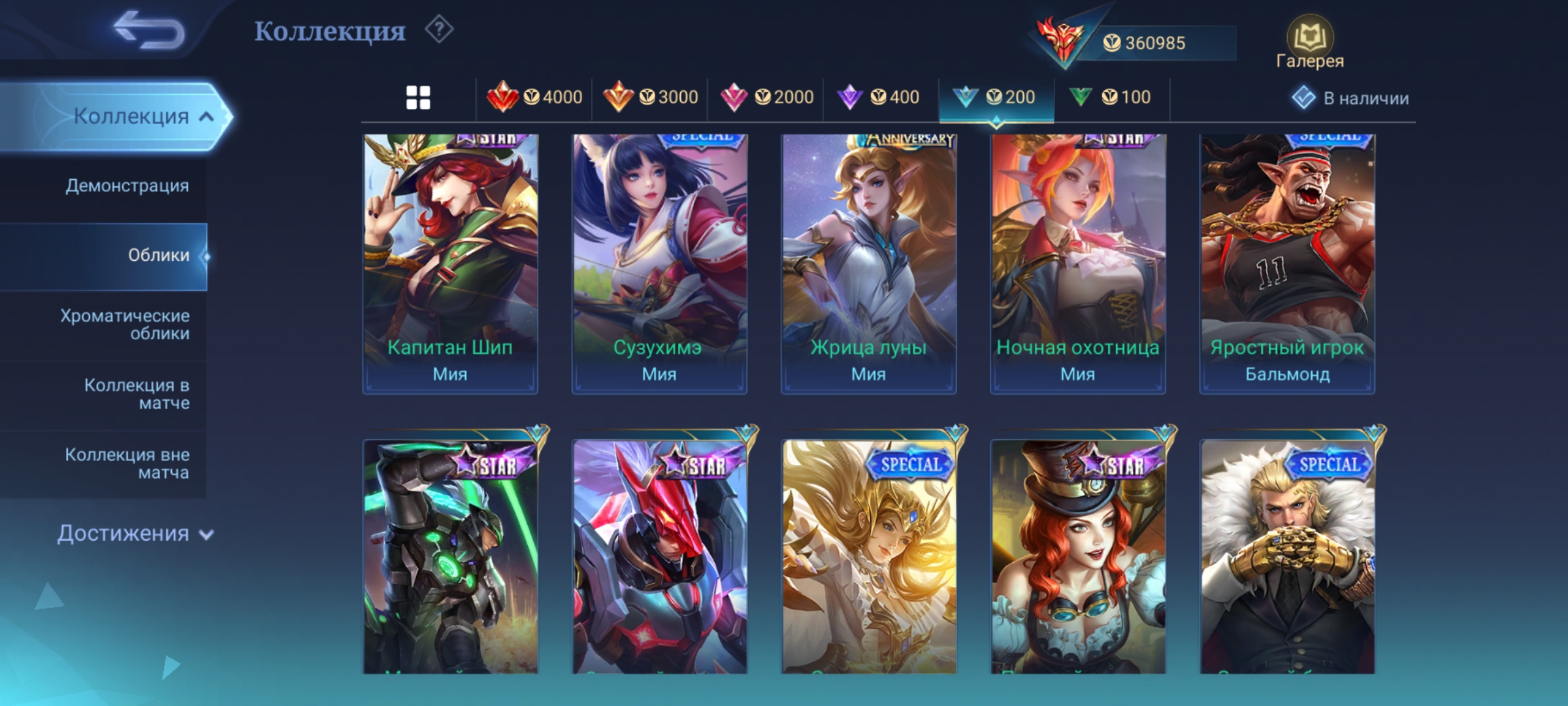Expand the Достижения section
1568x706 pixels.
pyautogui.click(x=135, y=533)
